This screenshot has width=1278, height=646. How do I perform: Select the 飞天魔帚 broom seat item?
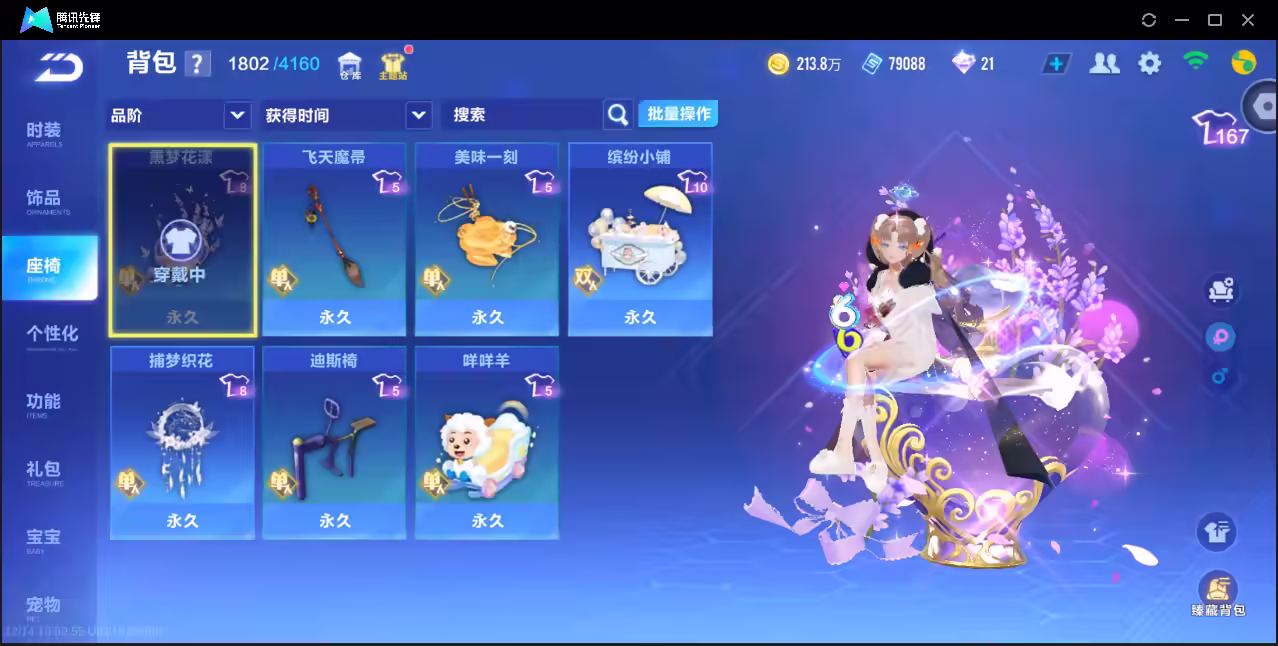(x=334, y=240)
